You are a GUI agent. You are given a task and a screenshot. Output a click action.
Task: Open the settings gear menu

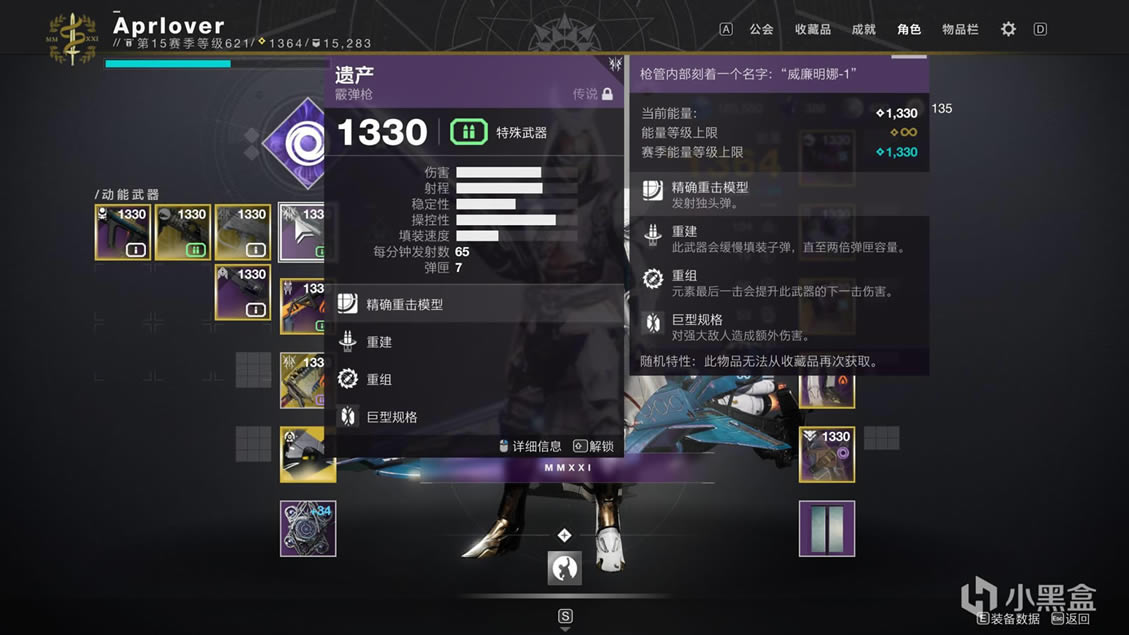click(x=1008, y=29)
